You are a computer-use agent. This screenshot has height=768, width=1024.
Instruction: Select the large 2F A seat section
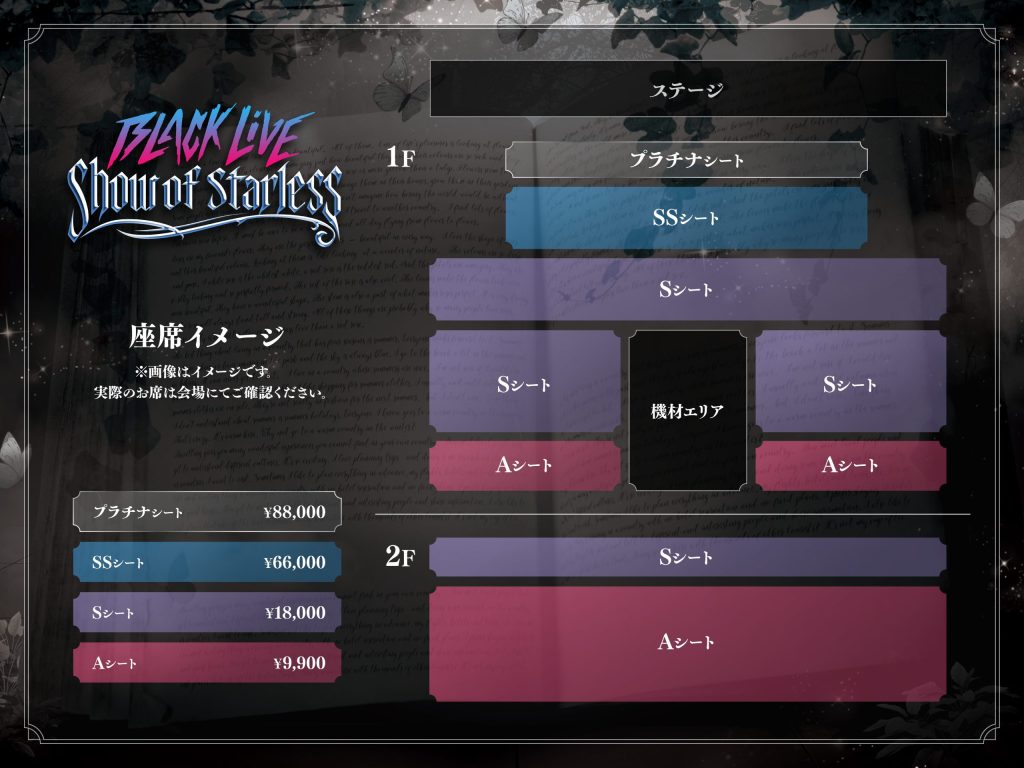pos(687,643)
